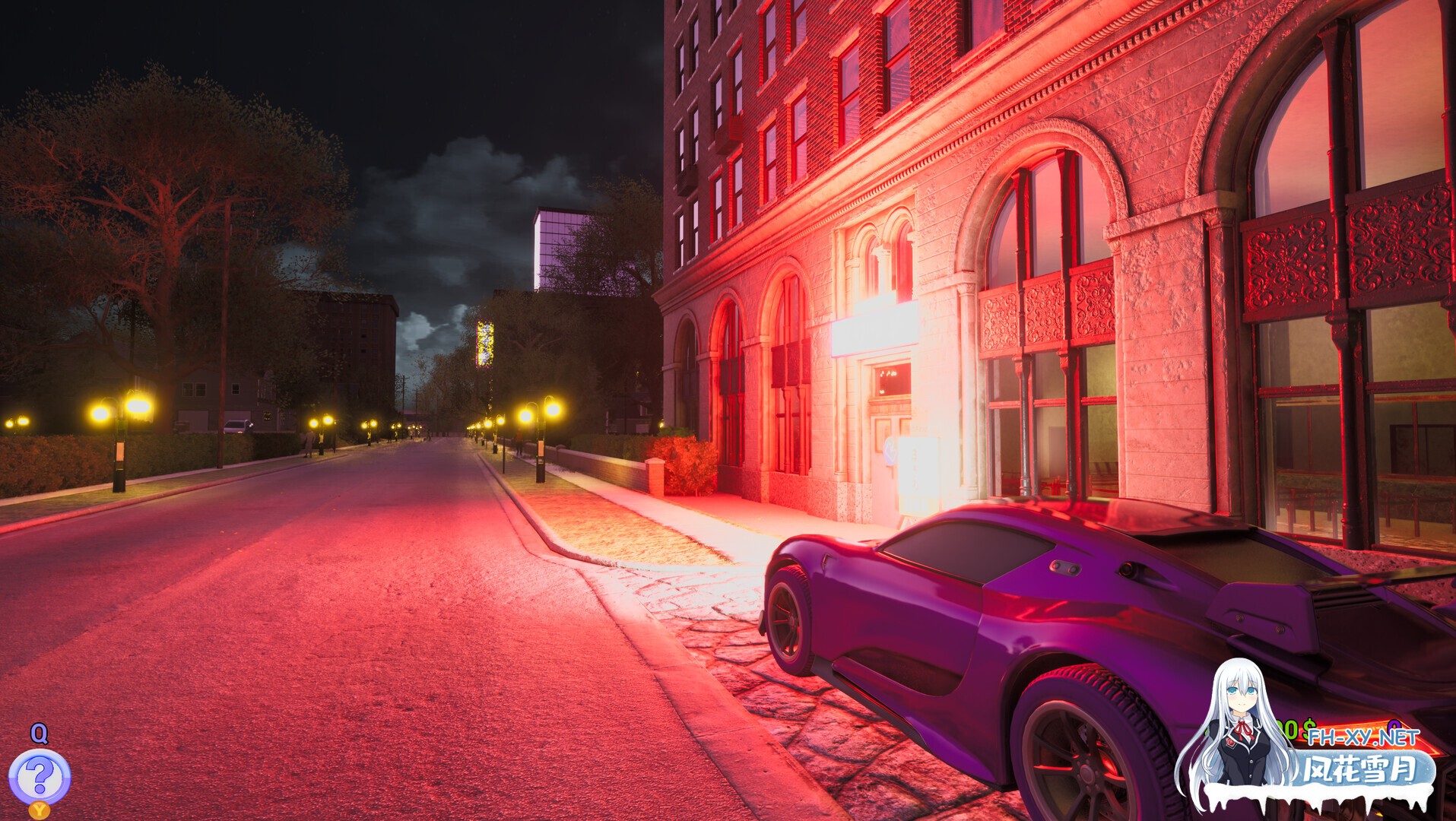Click the Q key prompt above the help icon

click(x=39, y=734)
